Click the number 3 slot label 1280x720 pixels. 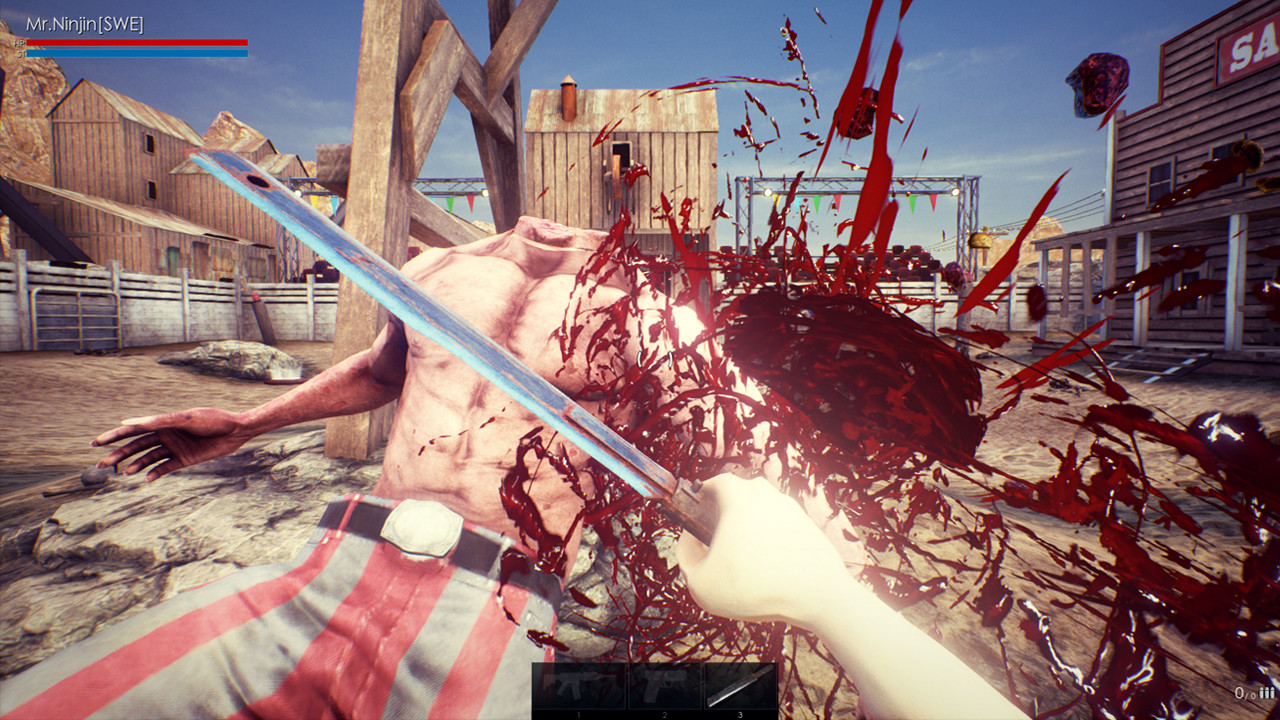[738, 714]
